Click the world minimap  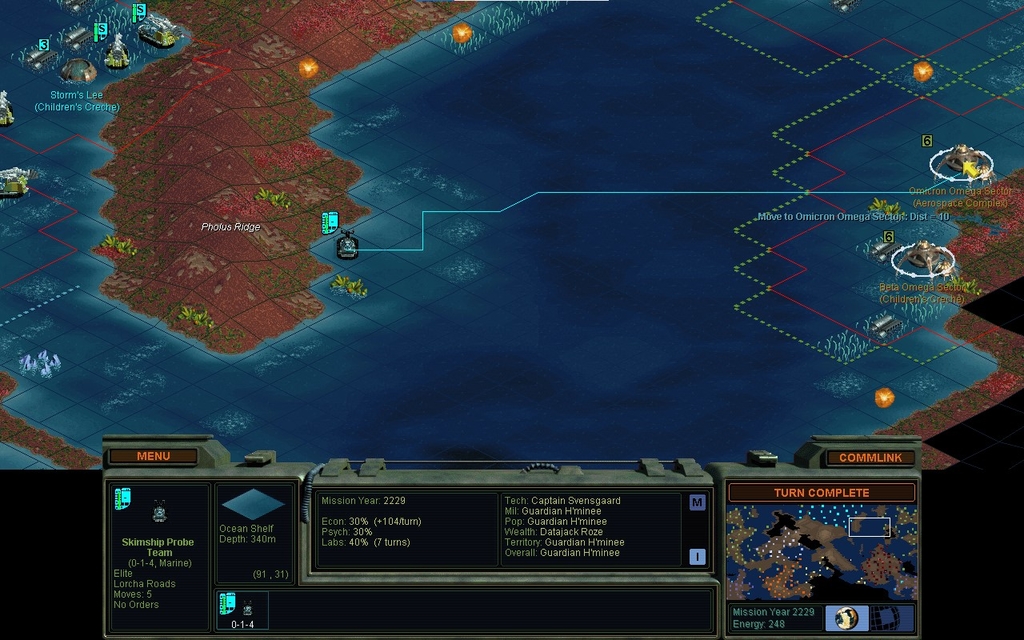click(821, 552)
